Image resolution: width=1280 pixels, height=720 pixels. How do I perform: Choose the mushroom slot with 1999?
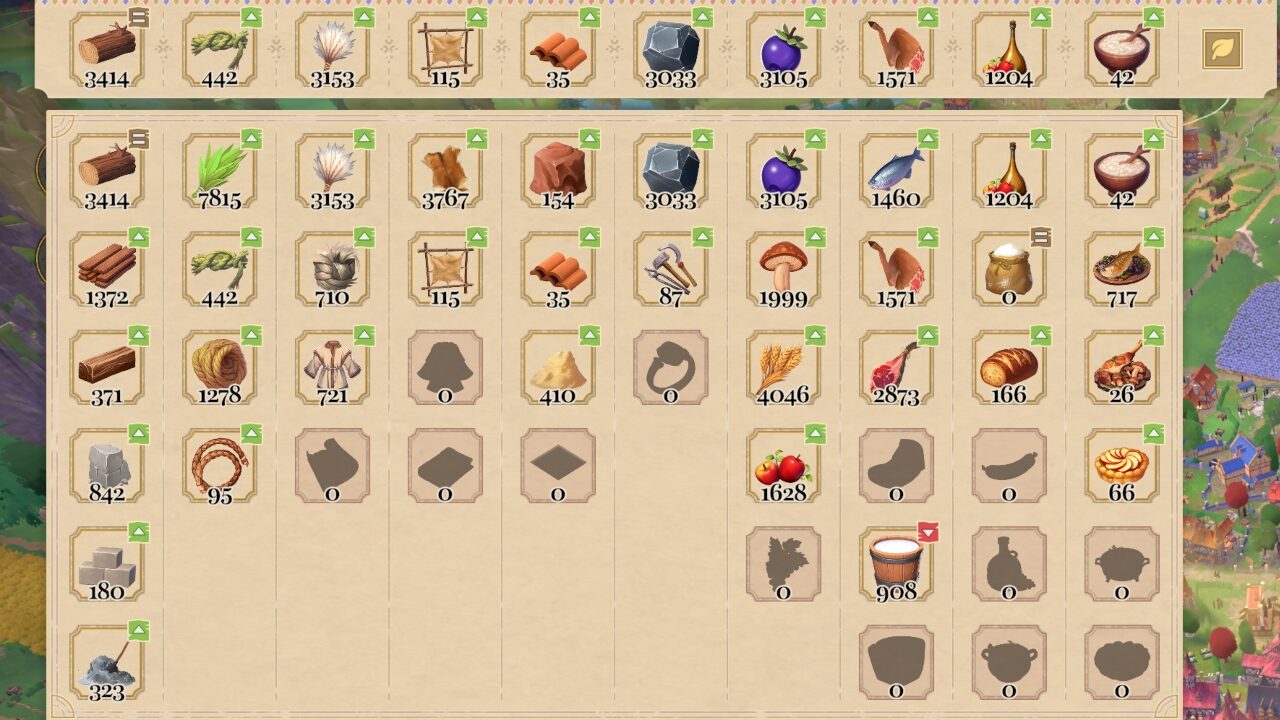pos(783,268)
